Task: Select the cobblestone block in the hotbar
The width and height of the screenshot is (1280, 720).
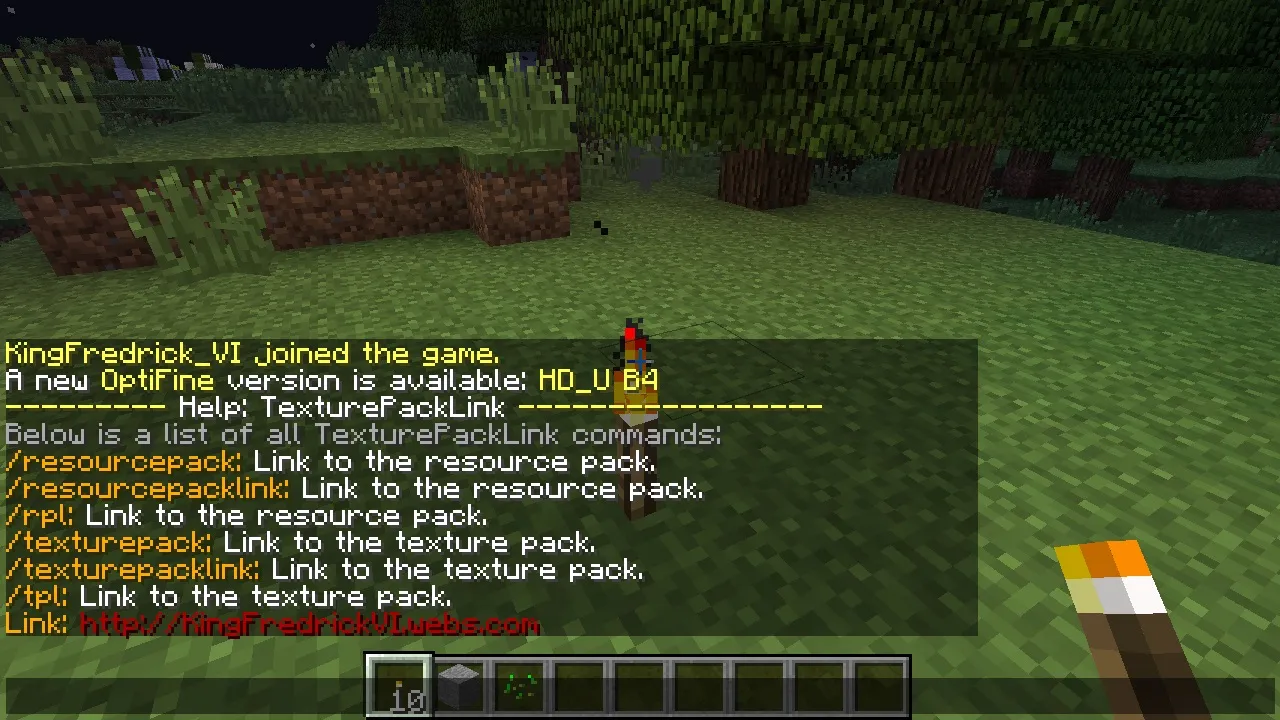Action: 458,685
